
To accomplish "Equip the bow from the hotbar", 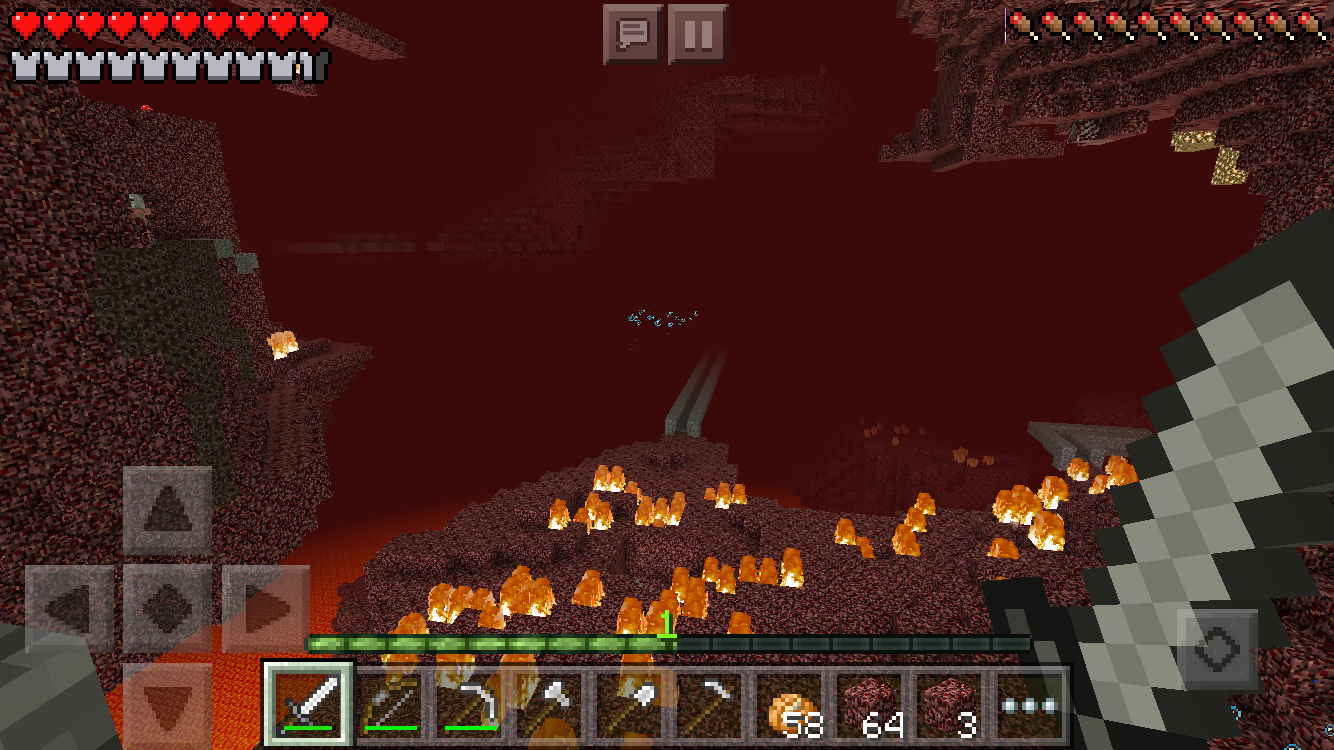I will click(390, 704).
